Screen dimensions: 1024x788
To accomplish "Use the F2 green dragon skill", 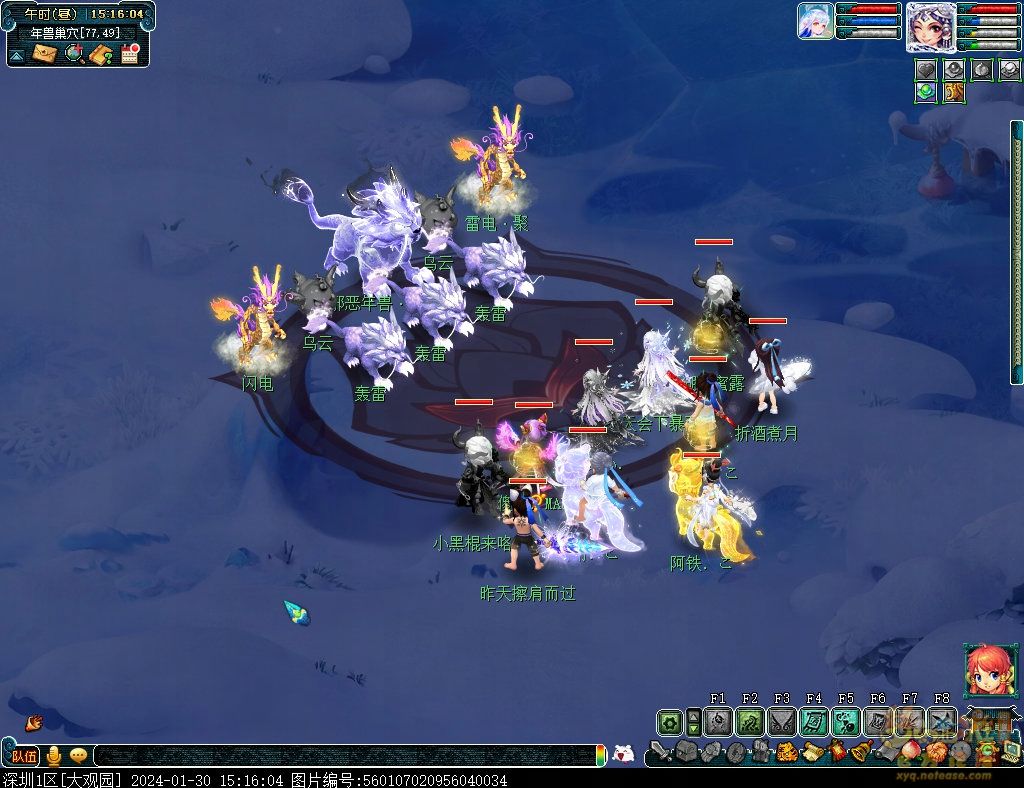I will pos(750,722).
